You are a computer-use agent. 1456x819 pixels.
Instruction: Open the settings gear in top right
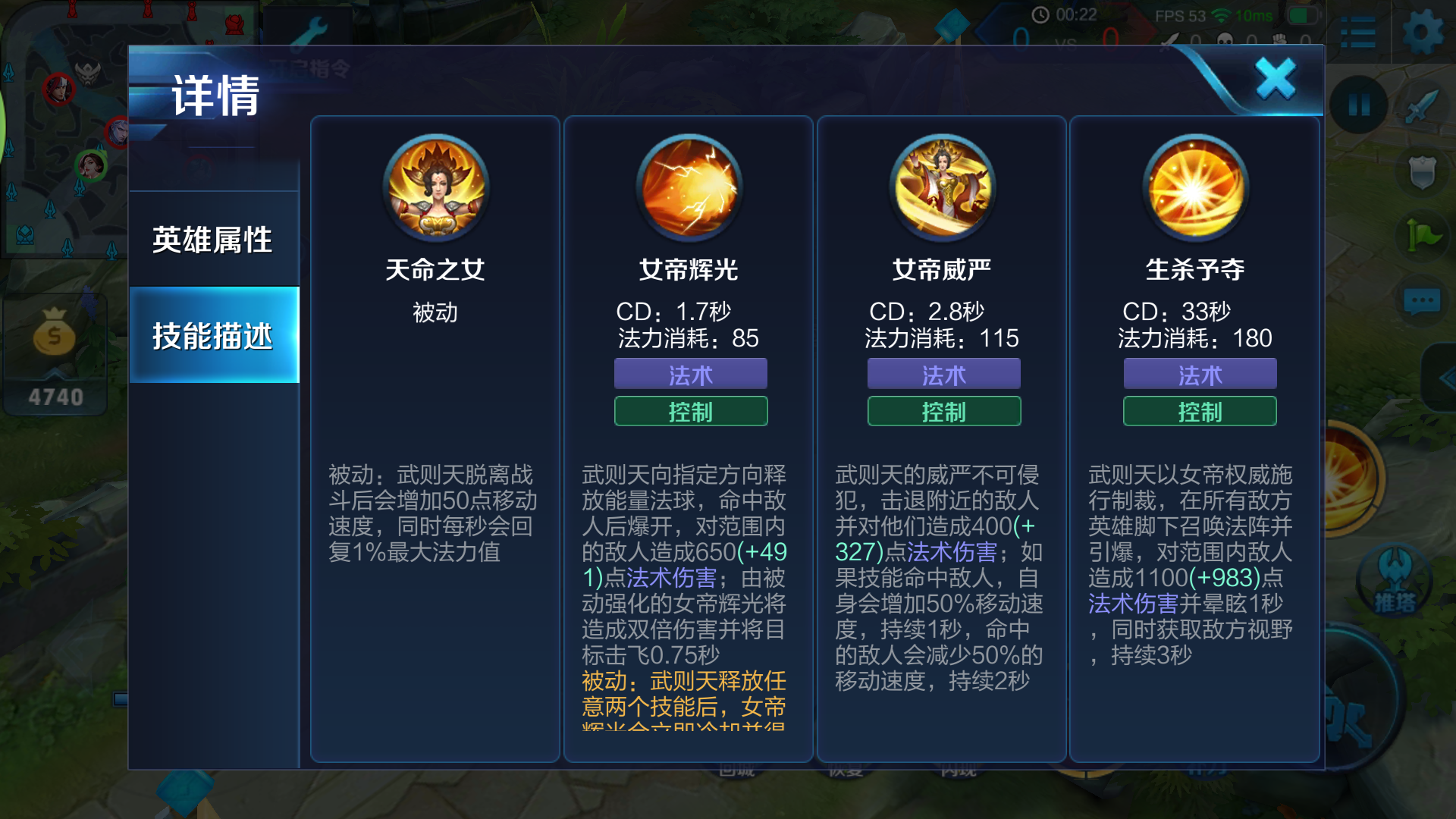tap(1424, 32)
